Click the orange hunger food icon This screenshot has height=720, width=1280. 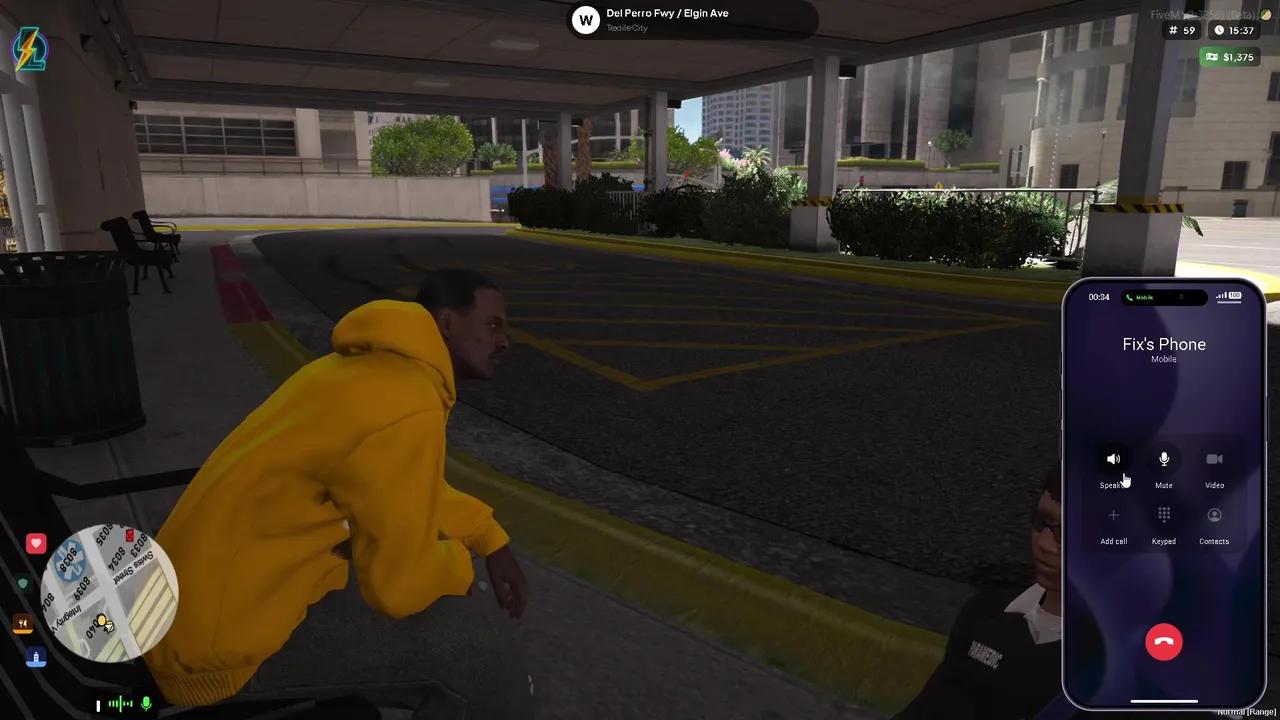(x=22, y=622)
